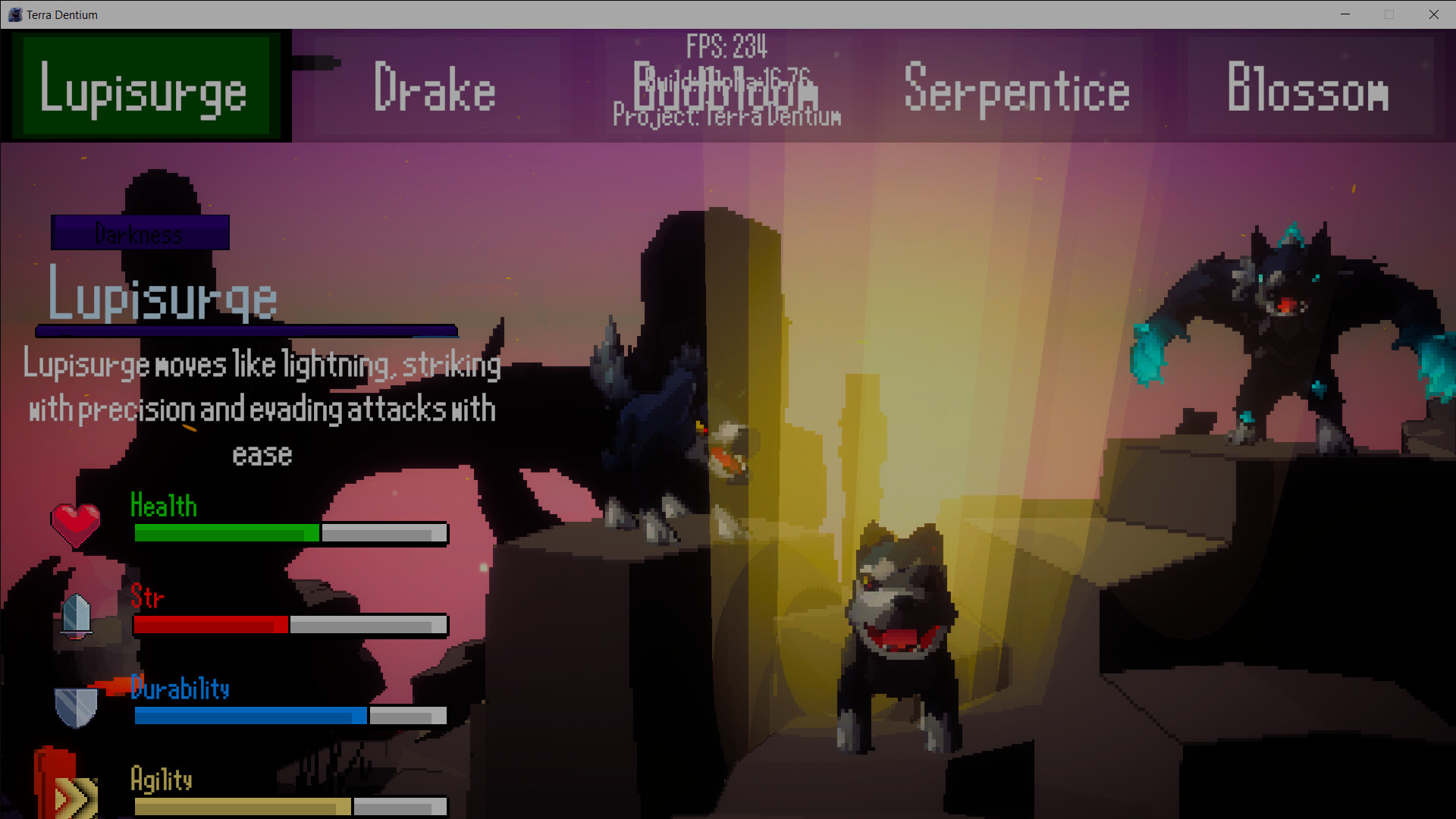
Task: Click the Terra Dentium icon in the title bar
Action: (14, 14)
